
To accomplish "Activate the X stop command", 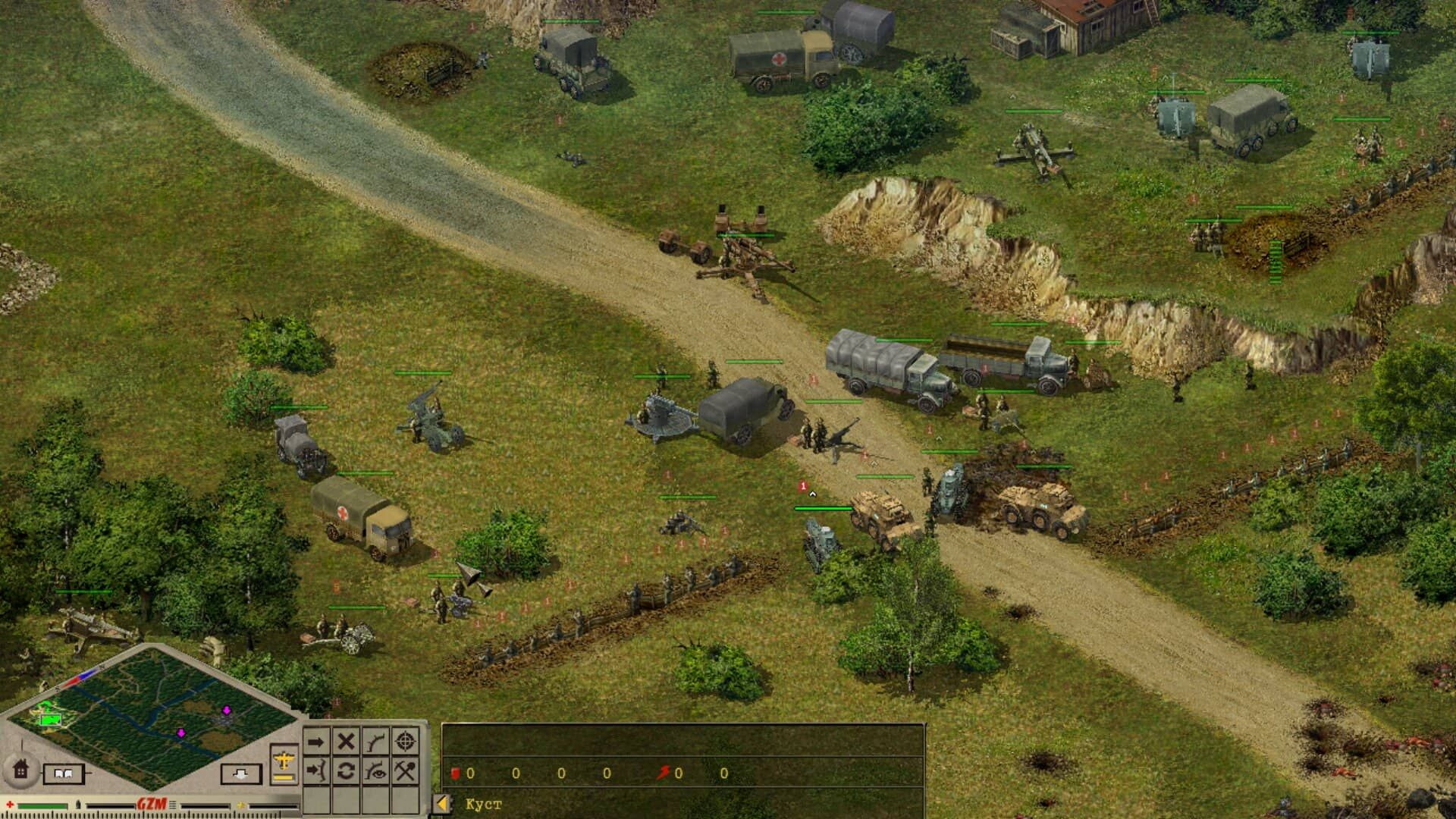I will pyautogui.click(x=346, y=741).
